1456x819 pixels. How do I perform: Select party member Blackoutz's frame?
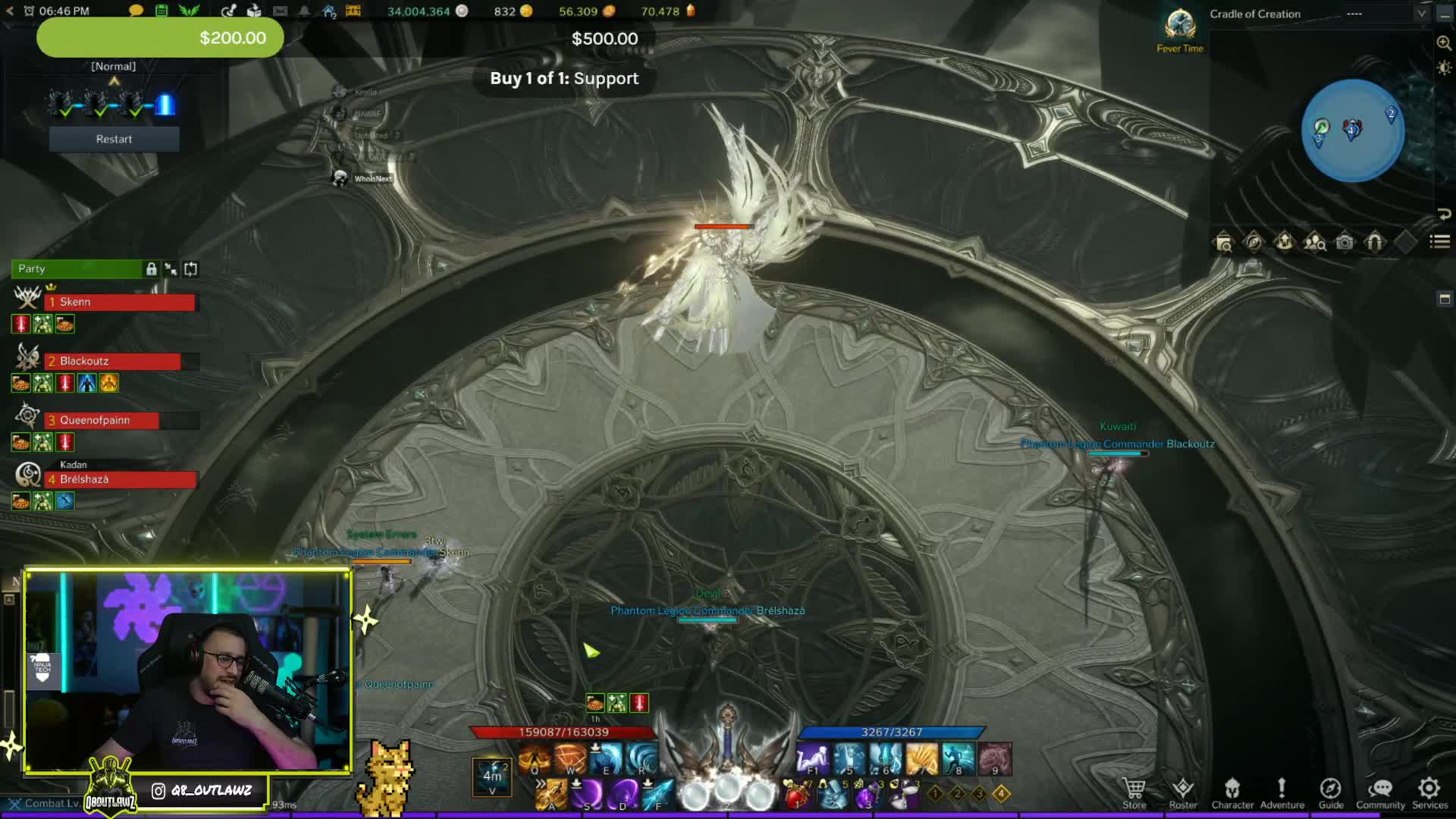[x=114, y=361]
